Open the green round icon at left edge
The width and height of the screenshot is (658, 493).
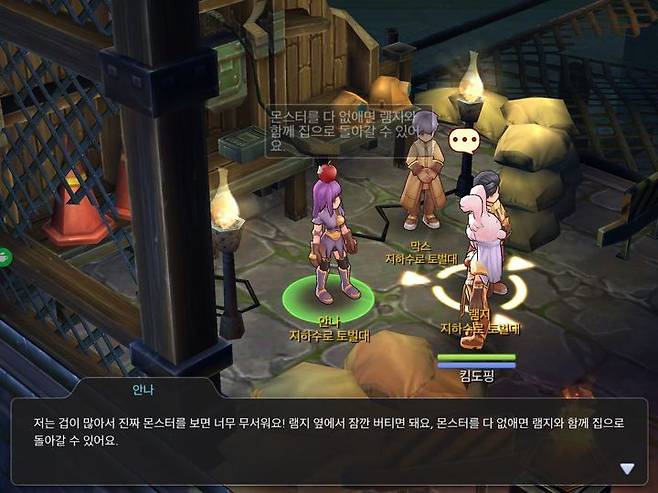(x=4, y=256)
